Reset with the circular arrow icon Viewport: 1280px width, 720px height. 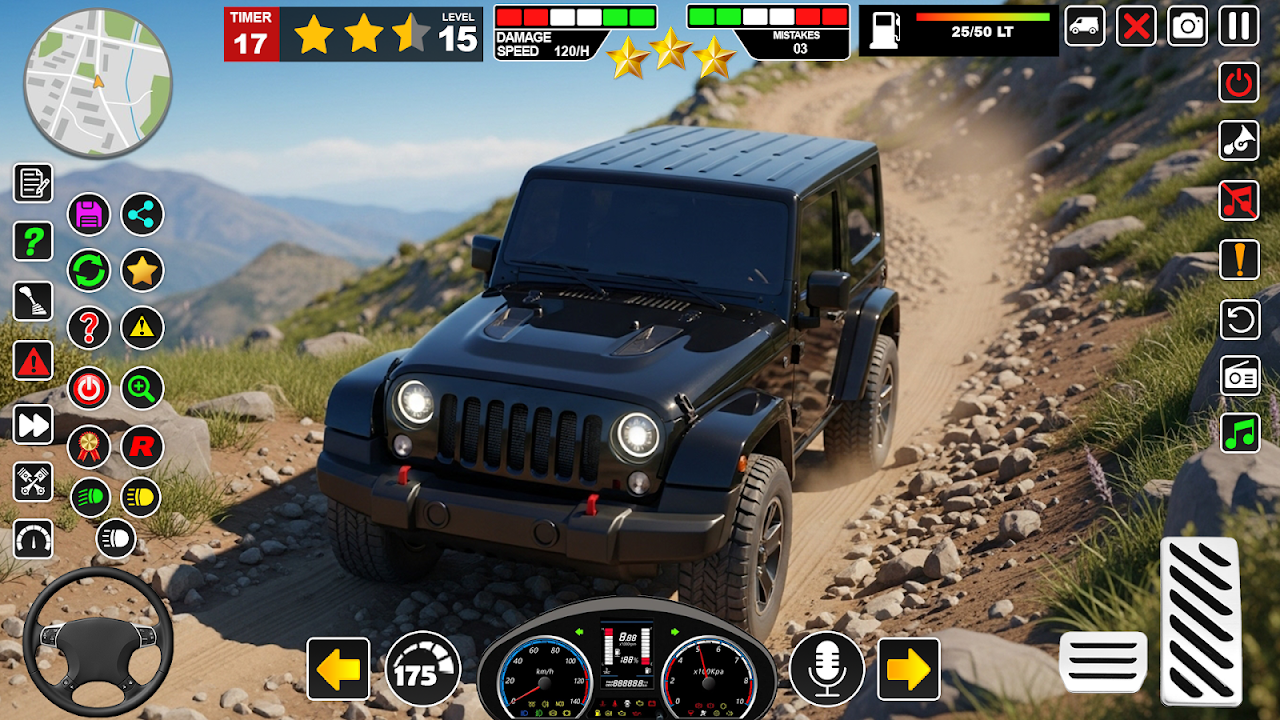coord(1240,320)
